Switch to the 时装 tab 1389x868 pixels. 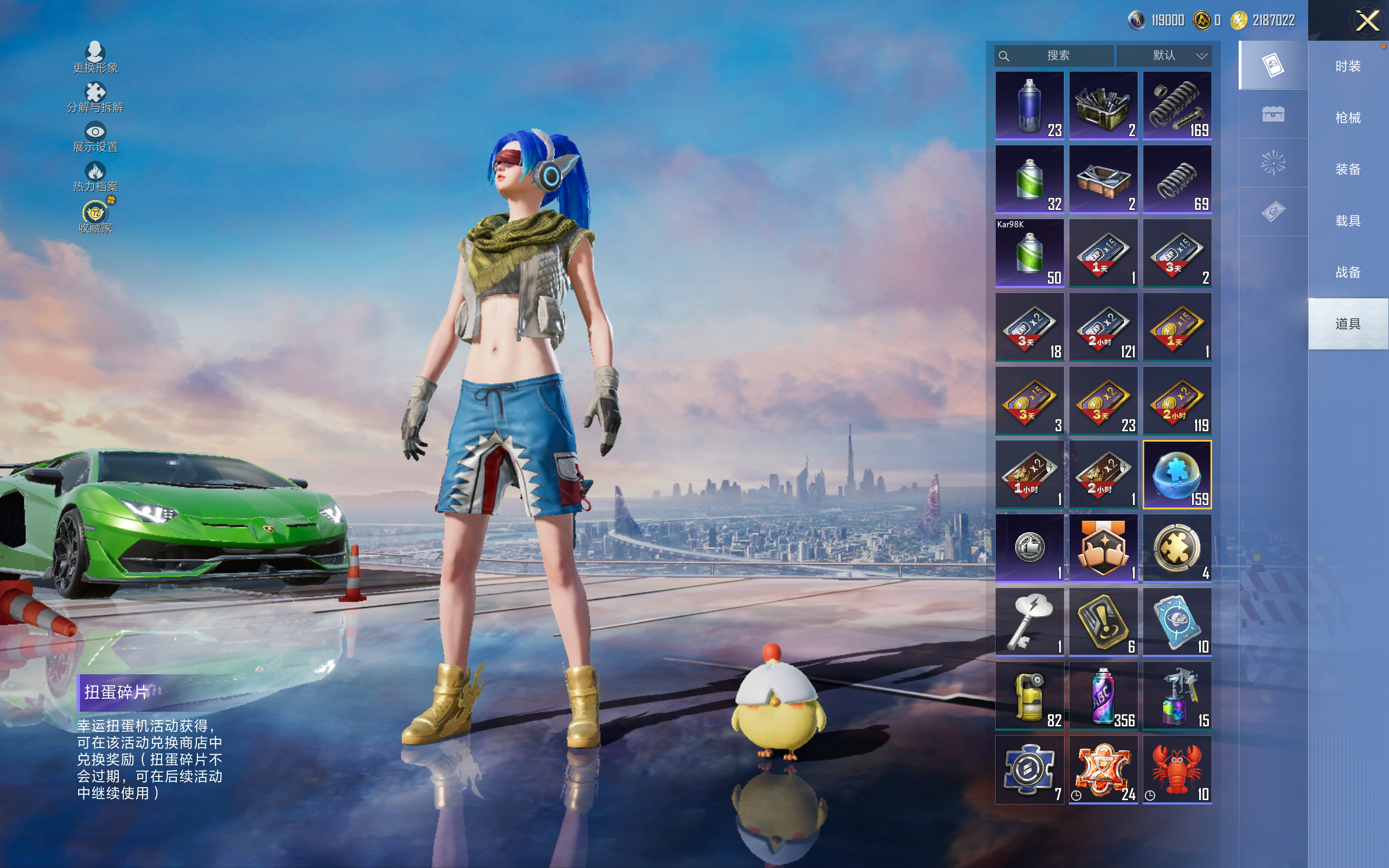click(1348, 67)
